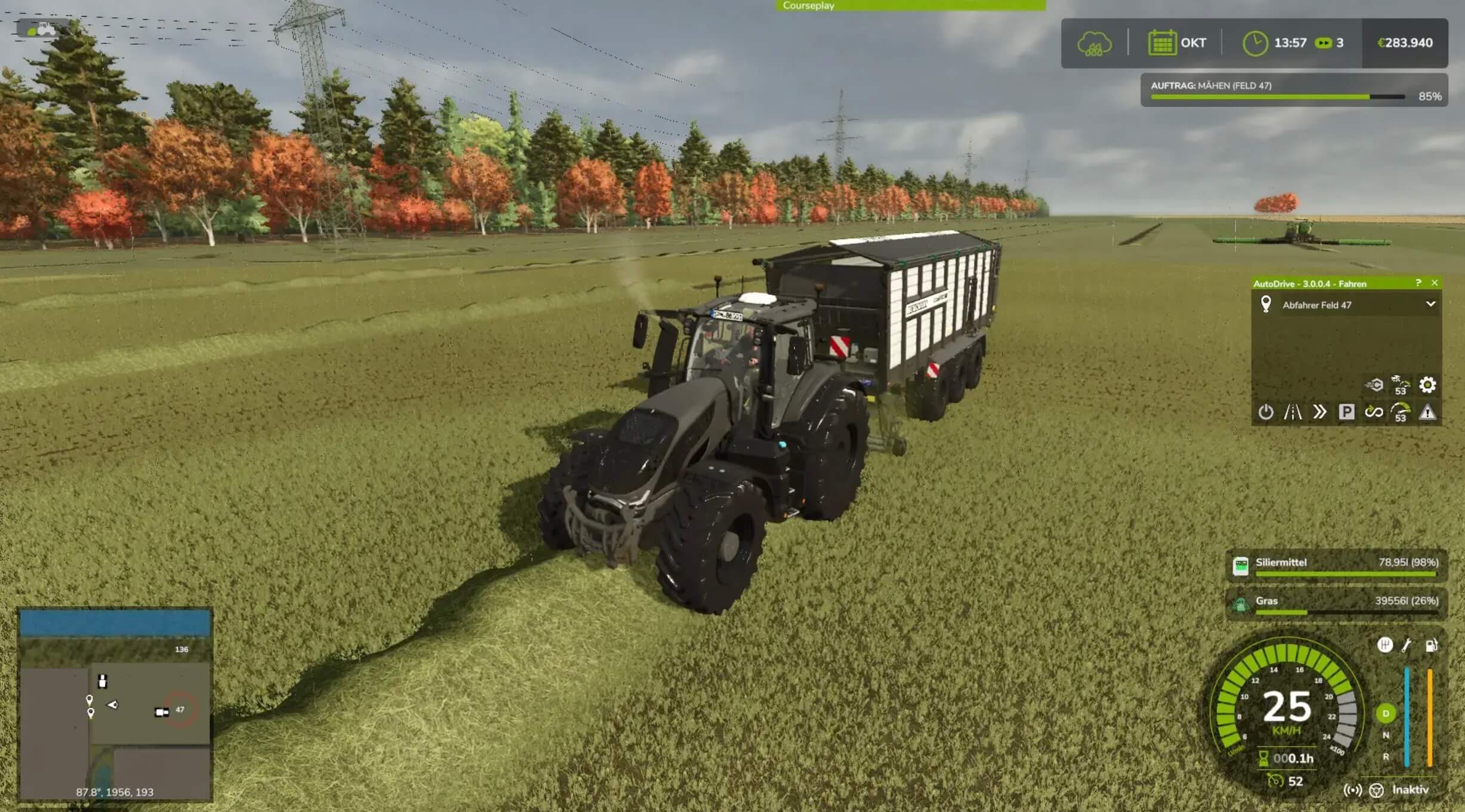Toggle the AutoDrive power button
The height and width of the screenshot is (812, 1465).
(x=1266, y=412)
